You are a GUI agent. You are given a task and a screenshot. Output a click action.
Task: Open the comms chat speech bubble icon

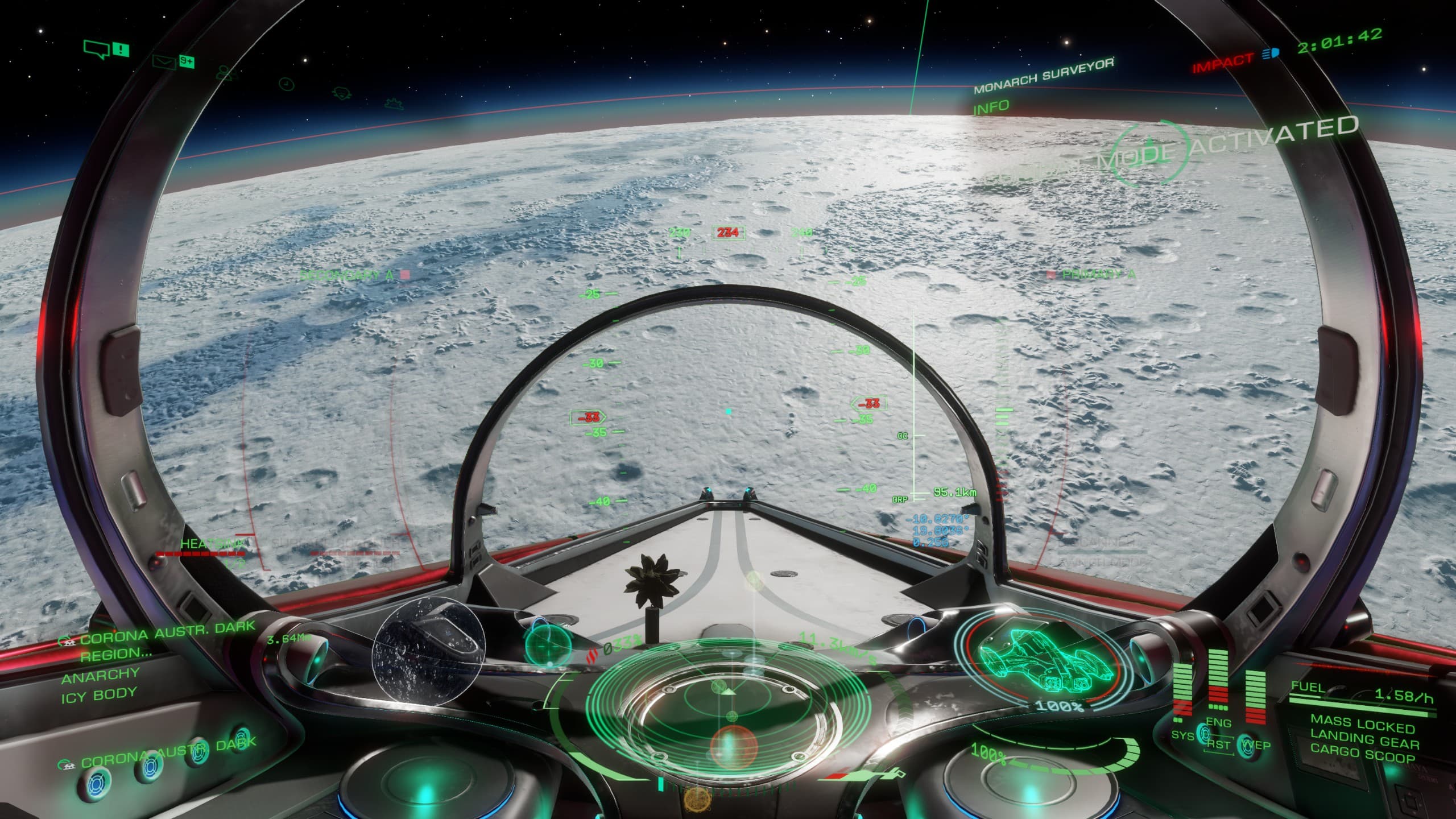96,48
